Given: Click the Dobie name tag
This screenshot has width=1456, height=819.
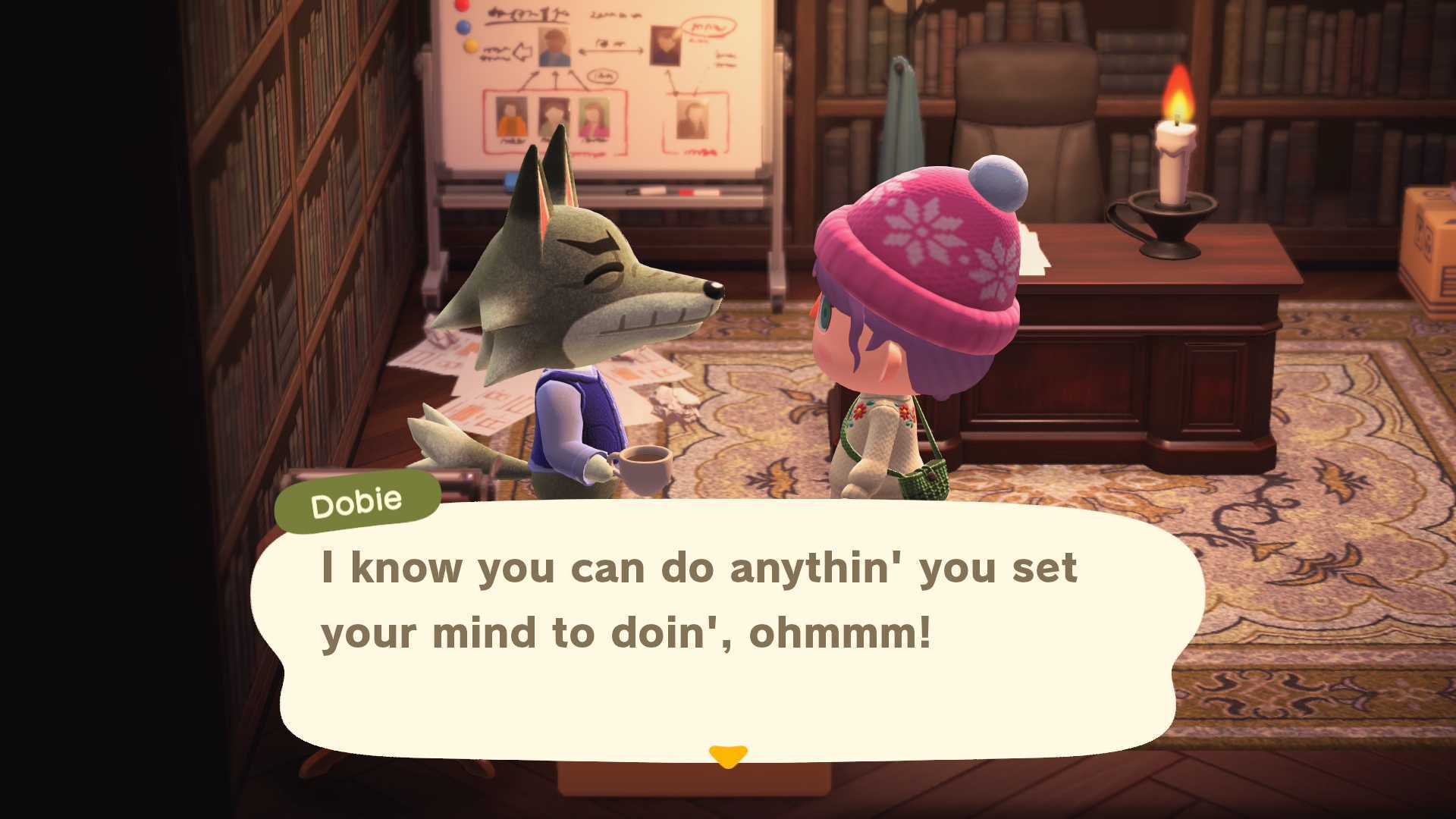Looking at the screenshot, I should point(356,499).
